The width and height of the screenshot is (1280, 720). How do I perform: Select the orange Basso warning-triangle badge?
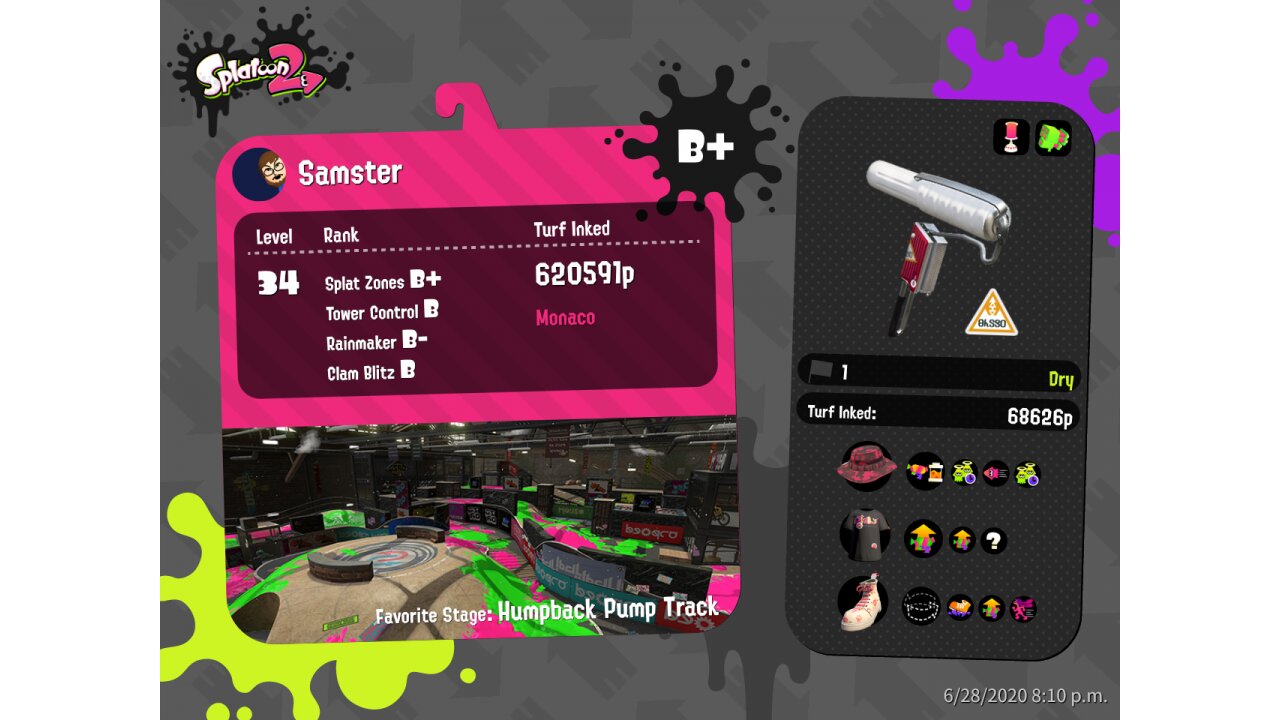(991, 313)
